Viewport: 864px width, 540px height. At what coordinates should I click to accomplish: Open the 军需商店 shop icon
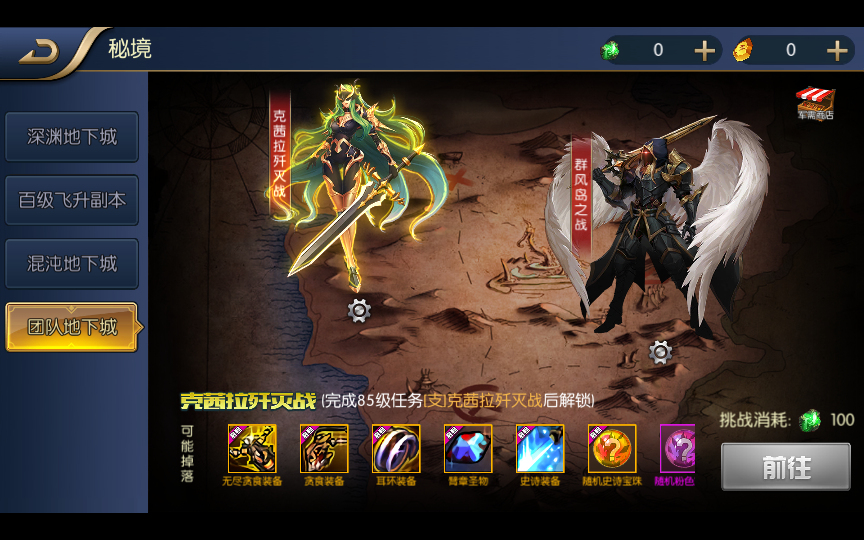[x=815, y=104]
